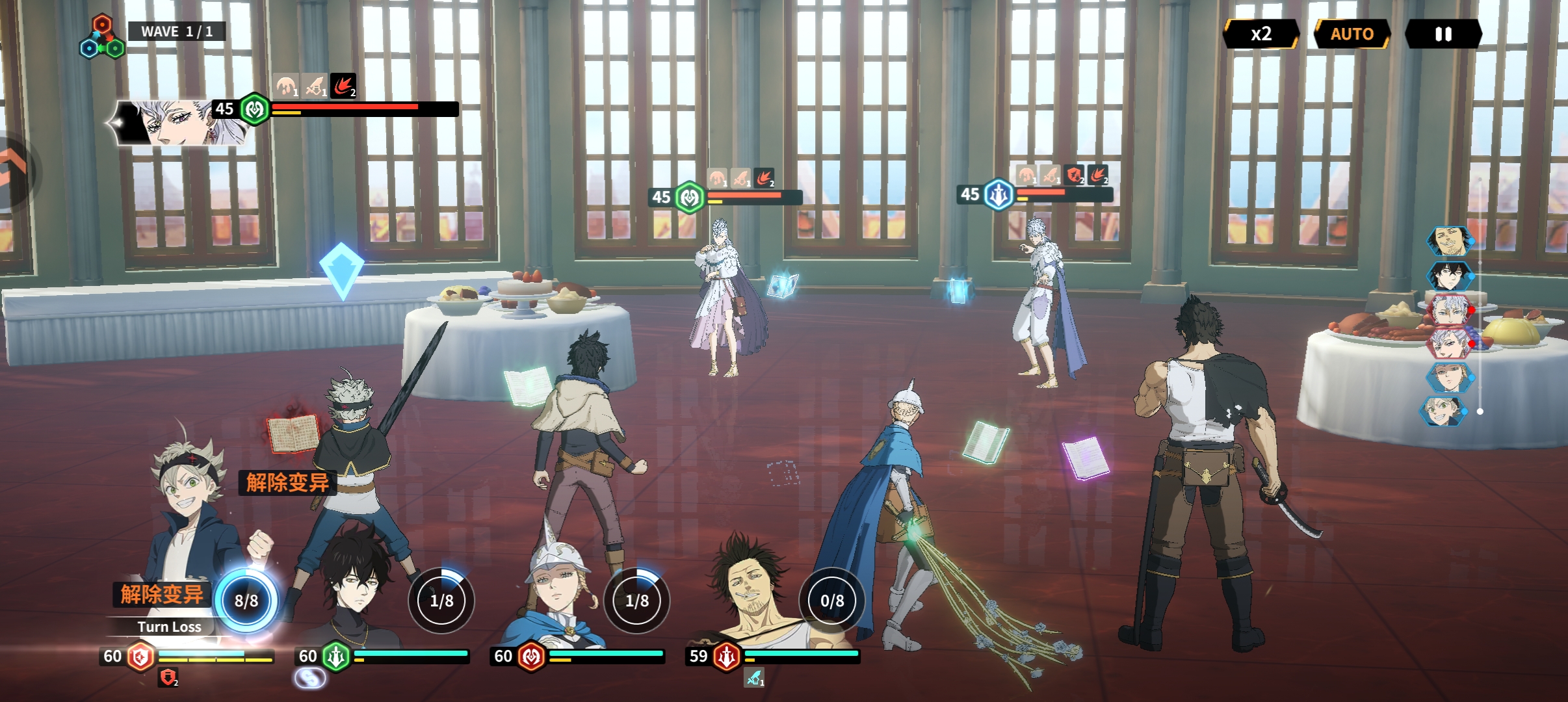Click Yami's portrait in the turn order
This screenshot has width=1568, height=702.
pos(1448,241)
